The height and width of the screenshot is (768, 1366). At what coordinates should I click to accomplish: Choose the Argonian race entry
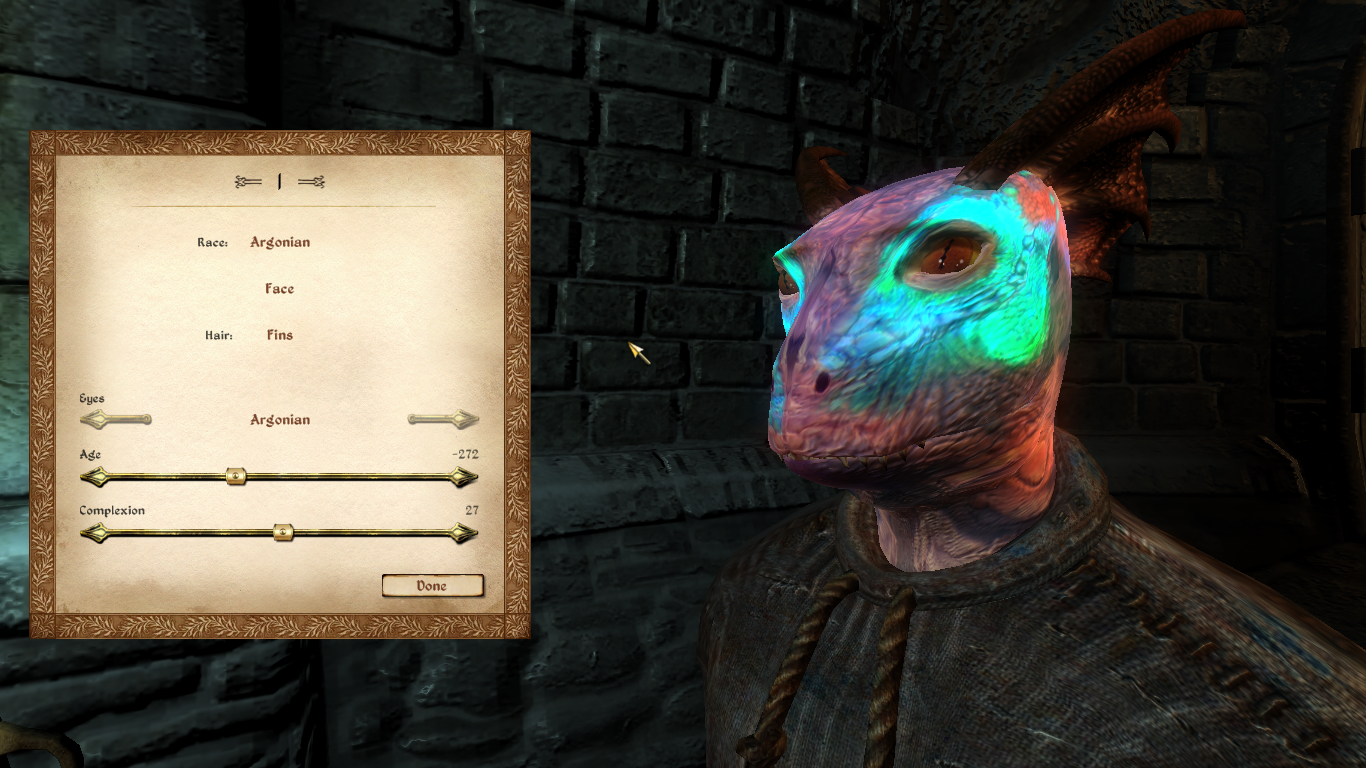pos(280,242)
